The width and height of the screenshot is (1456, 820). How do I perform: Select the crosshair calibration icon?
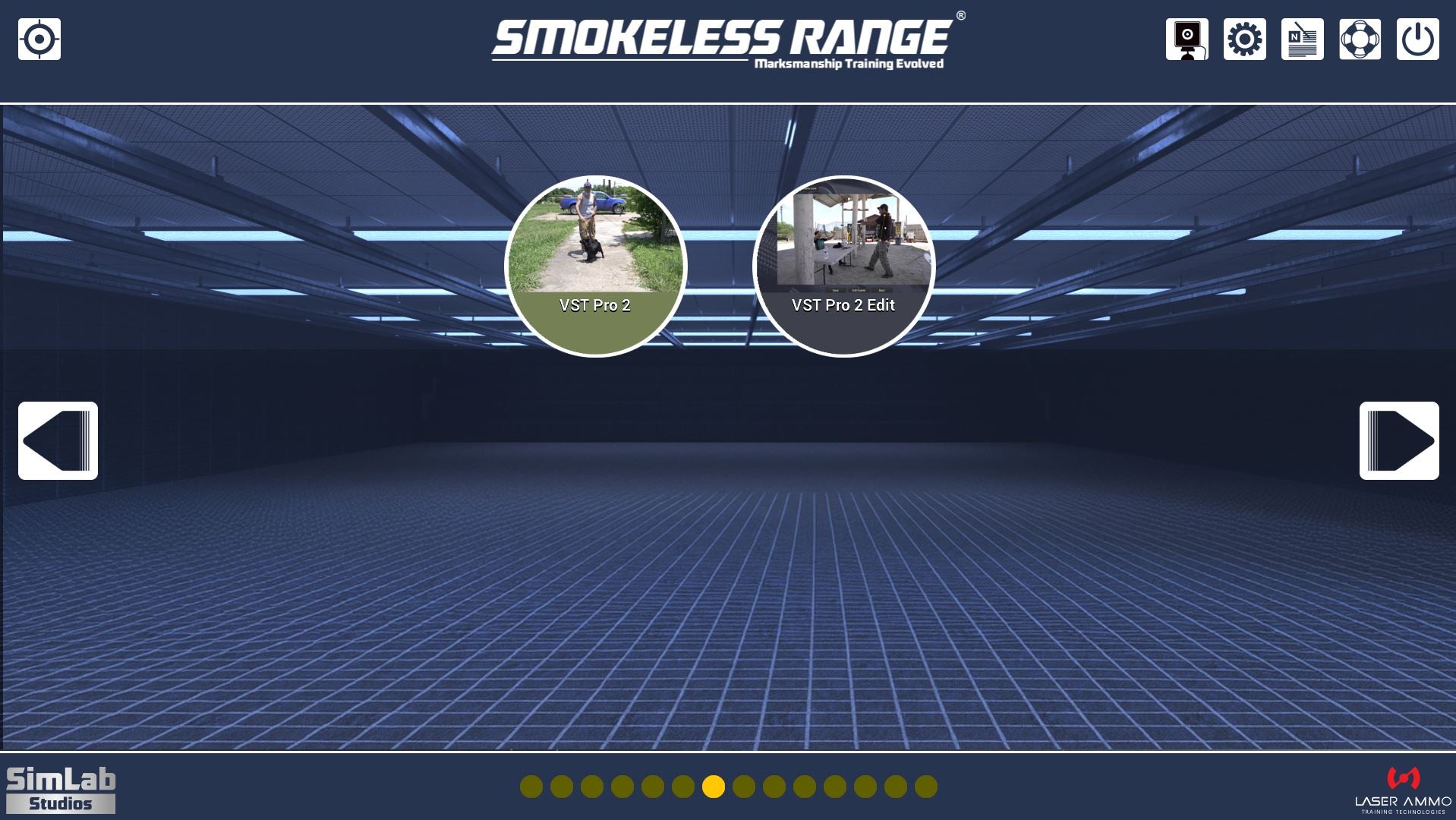[39, 39]
